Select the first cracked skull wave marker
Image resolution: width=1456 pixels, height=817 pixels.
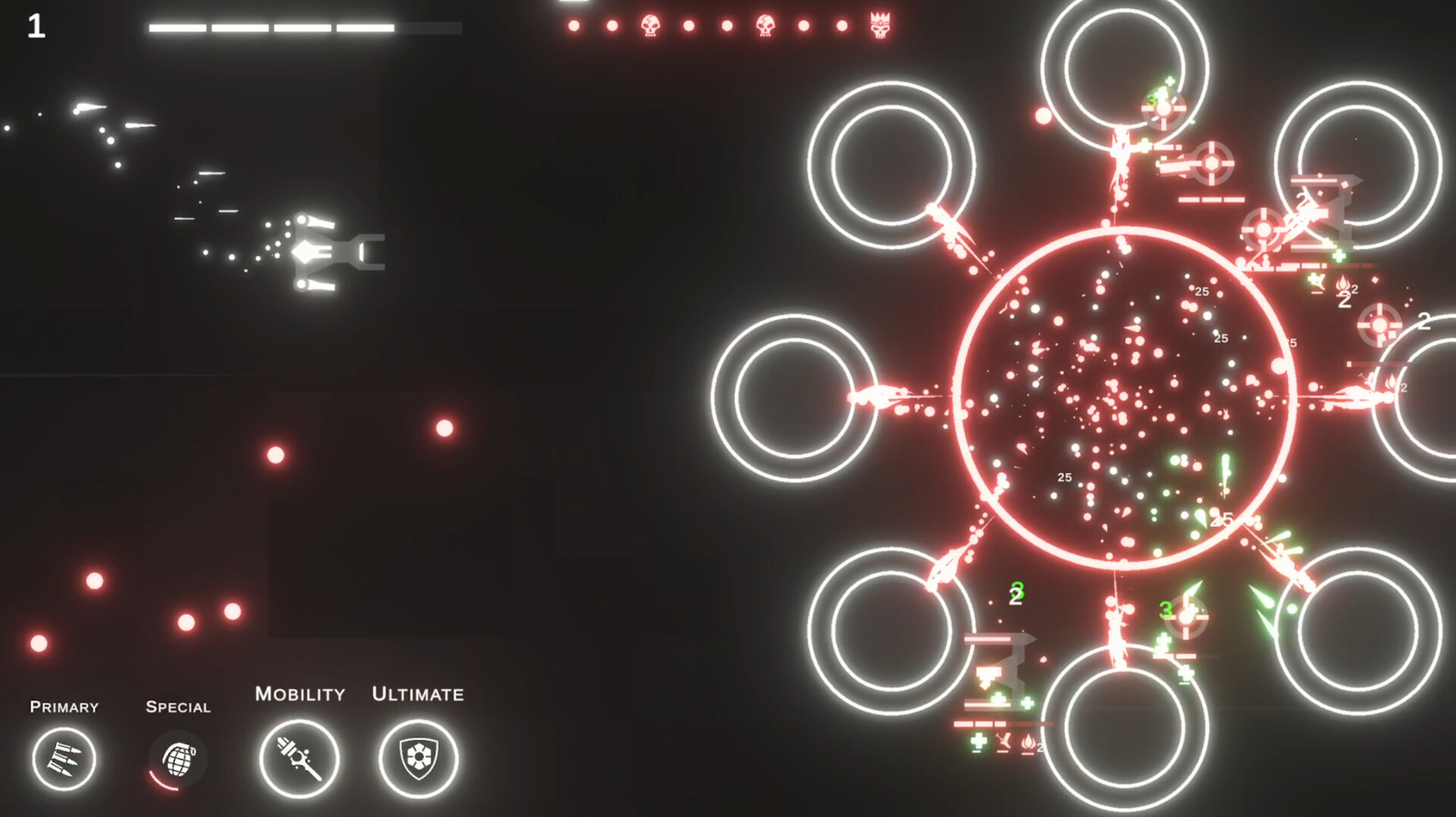(649, 25)
